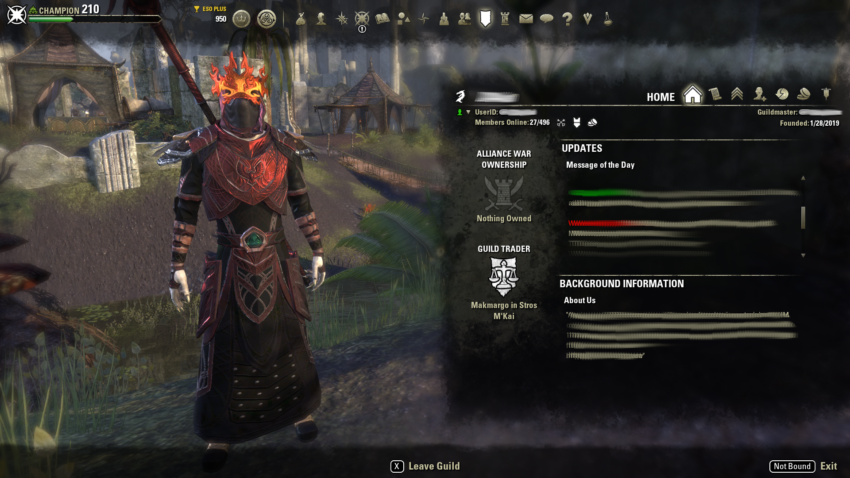Screen dimensions: 850x478
Task: Open the chat bubble notifications icon
Action: point(546,18)
